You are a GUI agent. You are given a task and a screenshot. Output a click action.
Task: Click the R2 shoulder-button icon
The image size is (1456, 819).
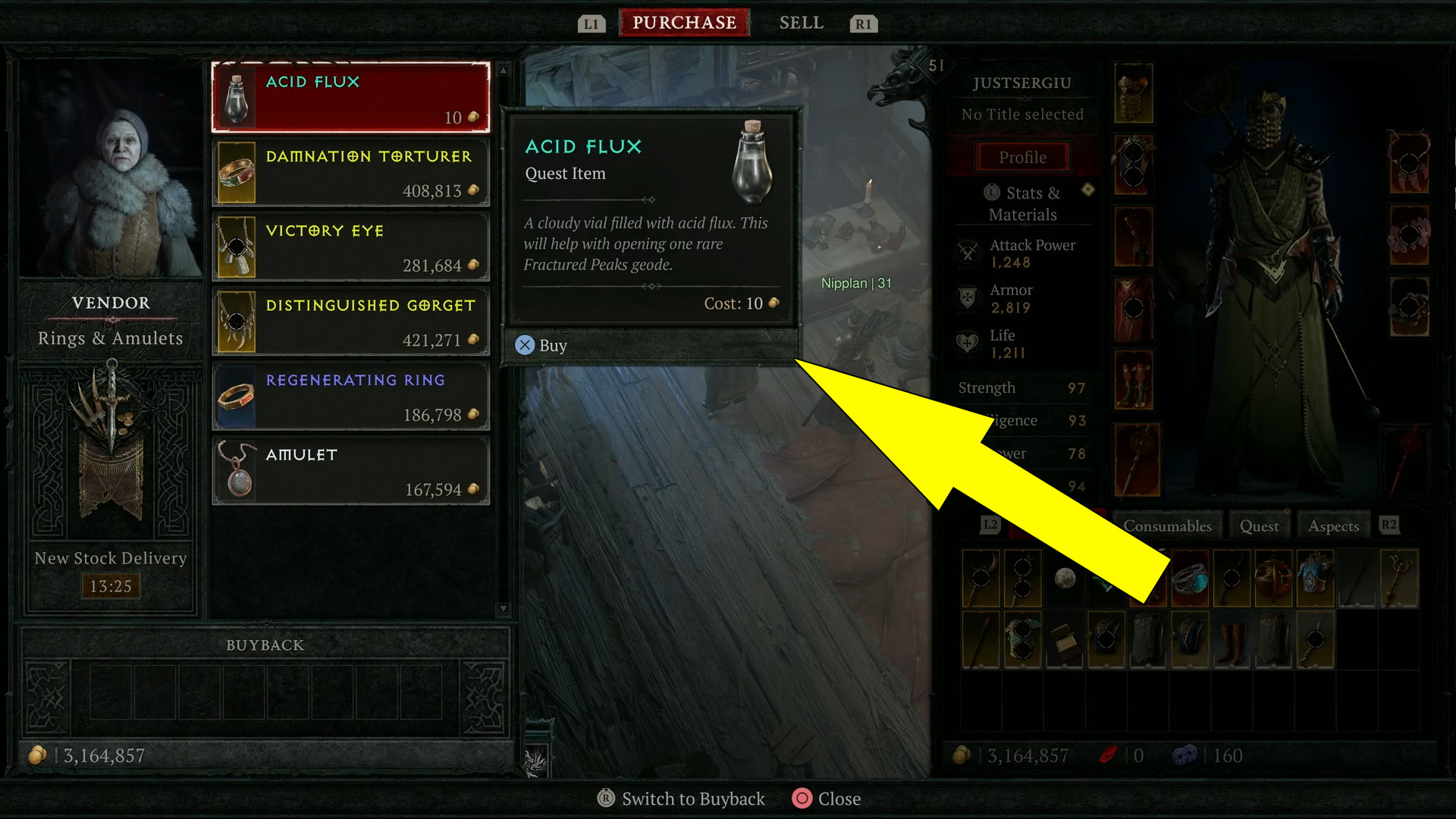click(1389, 523)
